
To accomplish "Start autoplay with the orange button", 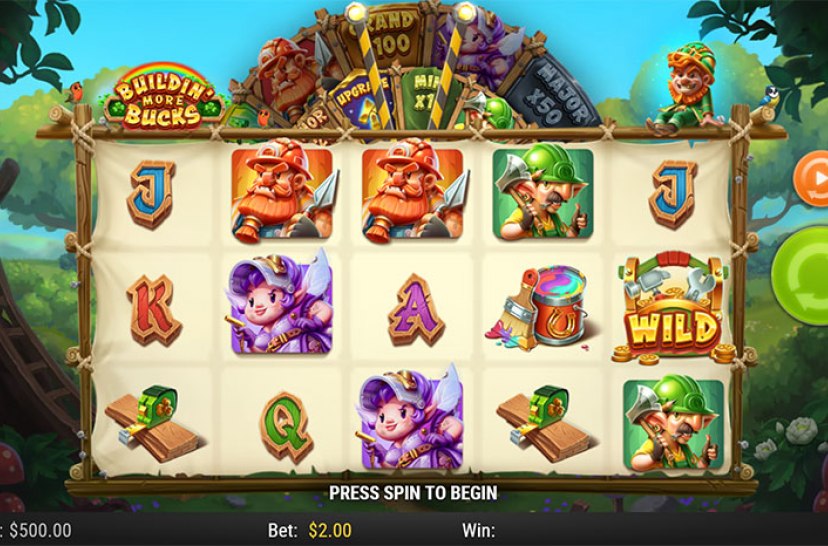I will pyautogui.click(x=812, y=178).
